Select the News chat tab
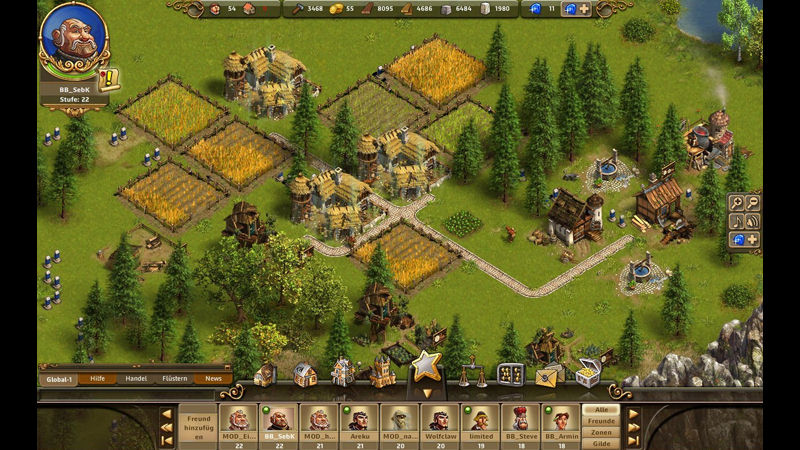The width and height of the screenshot is (800, 450). click(213, 379)
